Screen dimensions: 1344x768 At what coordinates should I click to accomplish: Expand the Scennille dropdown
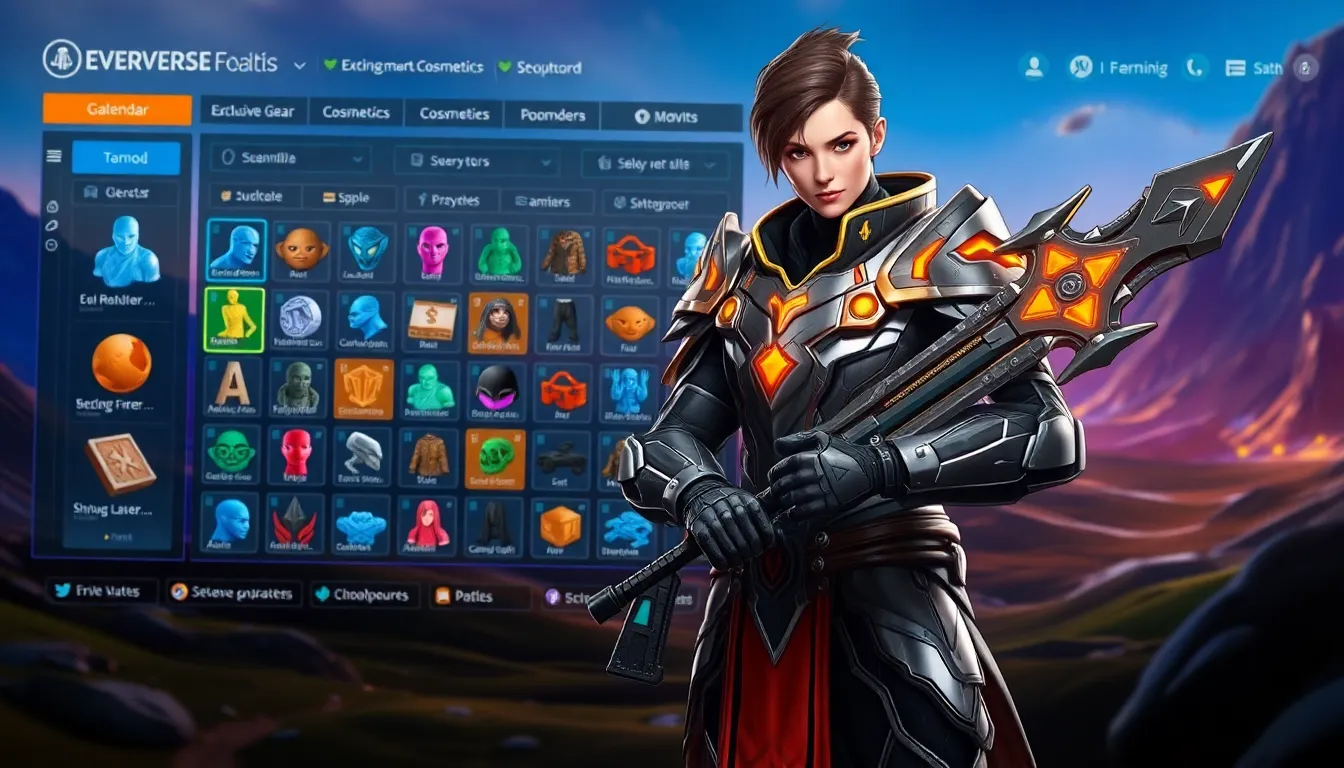pos(290,158)
